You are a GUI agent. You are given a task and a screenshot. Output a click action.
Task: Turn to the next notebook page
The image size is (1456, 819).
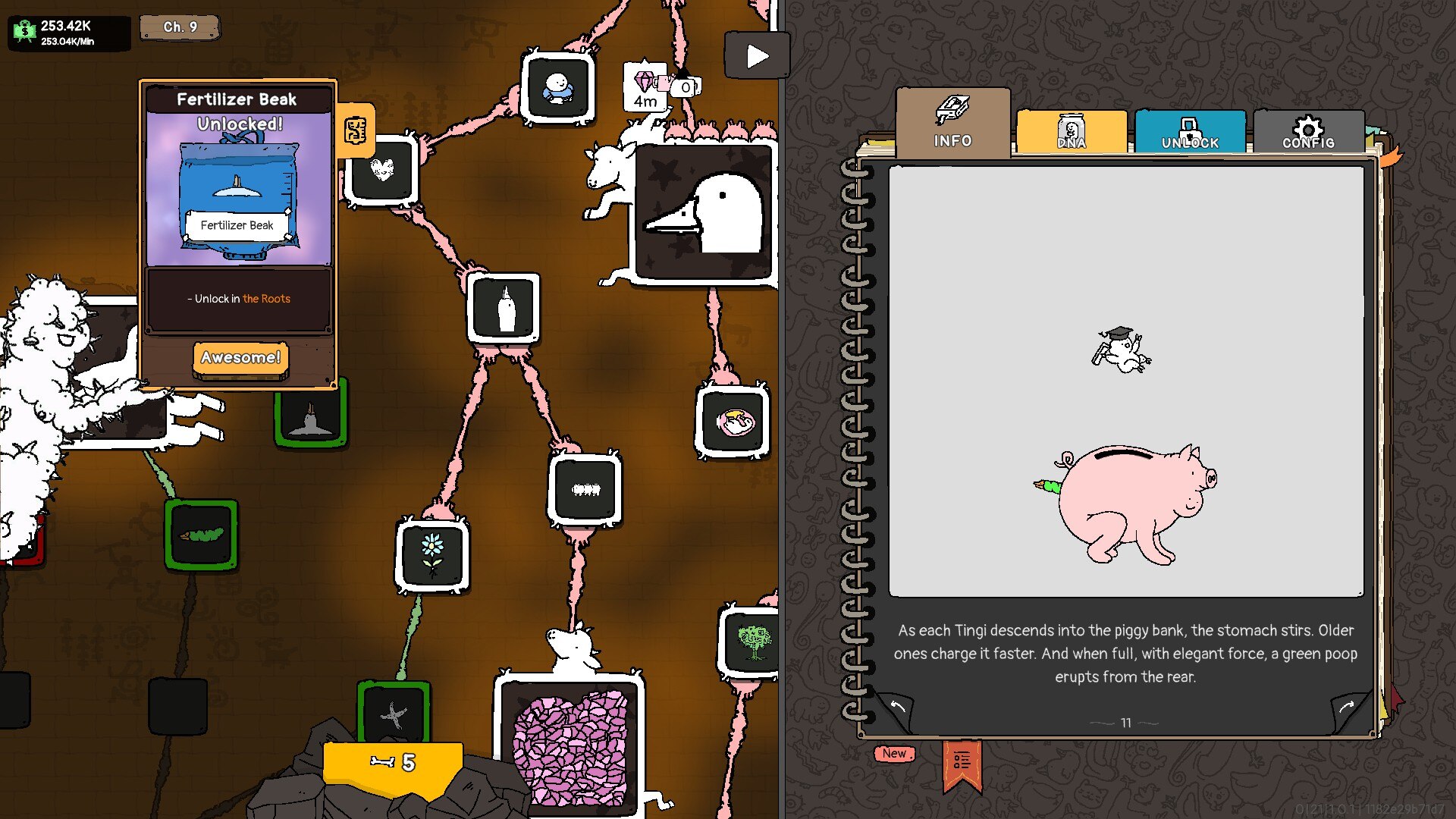[x=1348, y=708]
